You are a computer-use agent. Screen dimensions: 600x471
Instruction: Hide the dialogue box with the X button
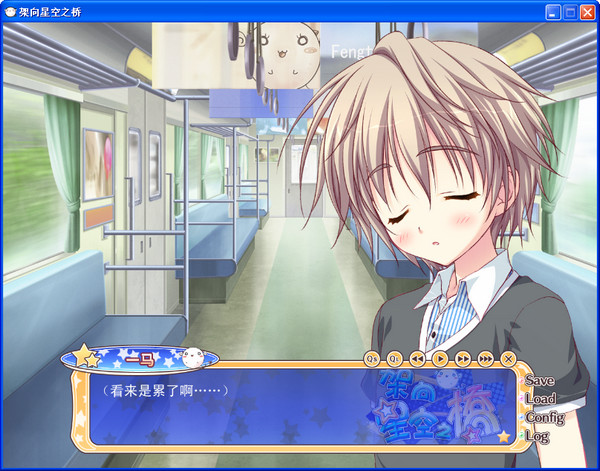coord(508,358)
